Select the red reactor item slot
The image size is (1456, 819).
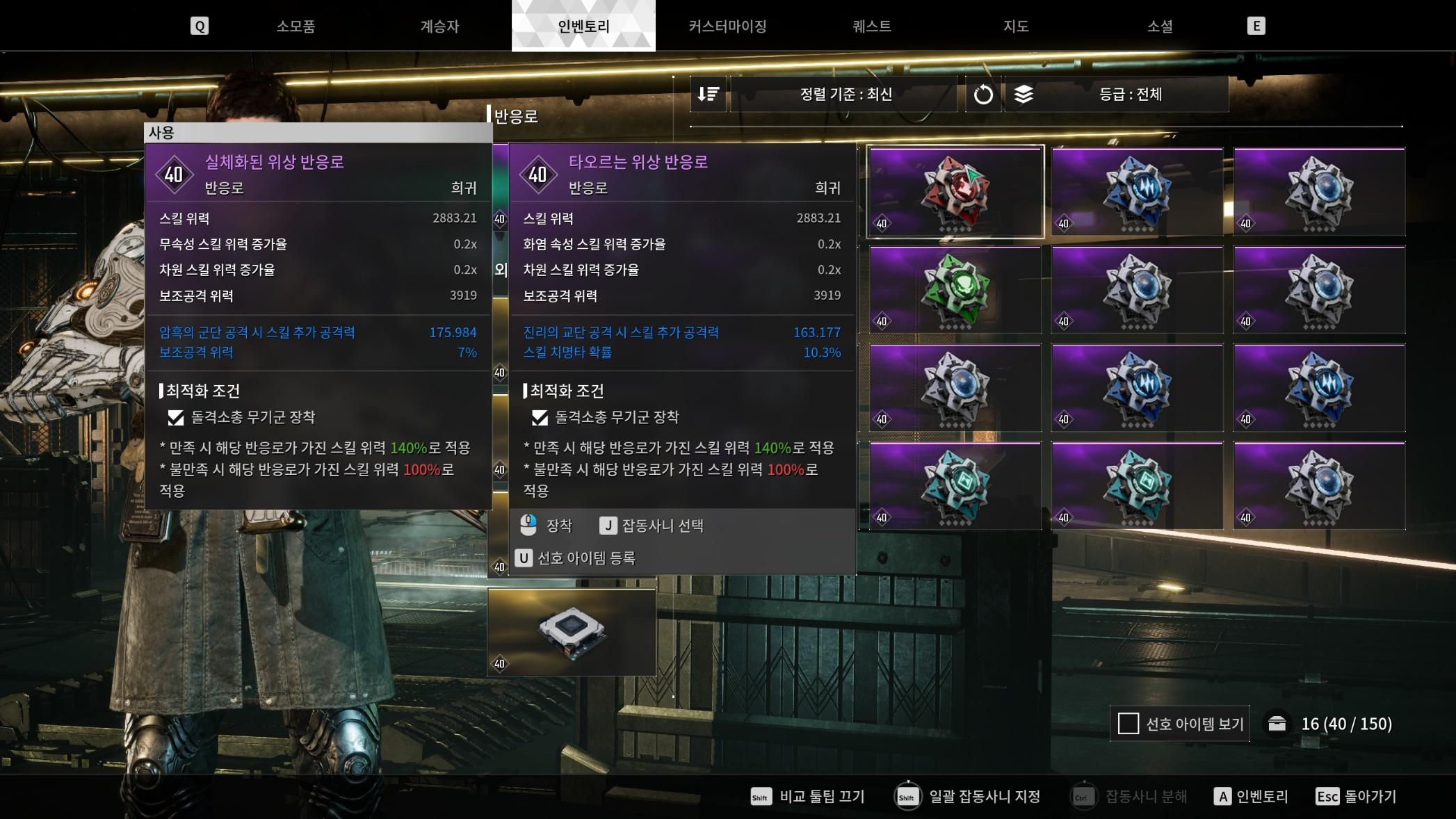[955, 191]
